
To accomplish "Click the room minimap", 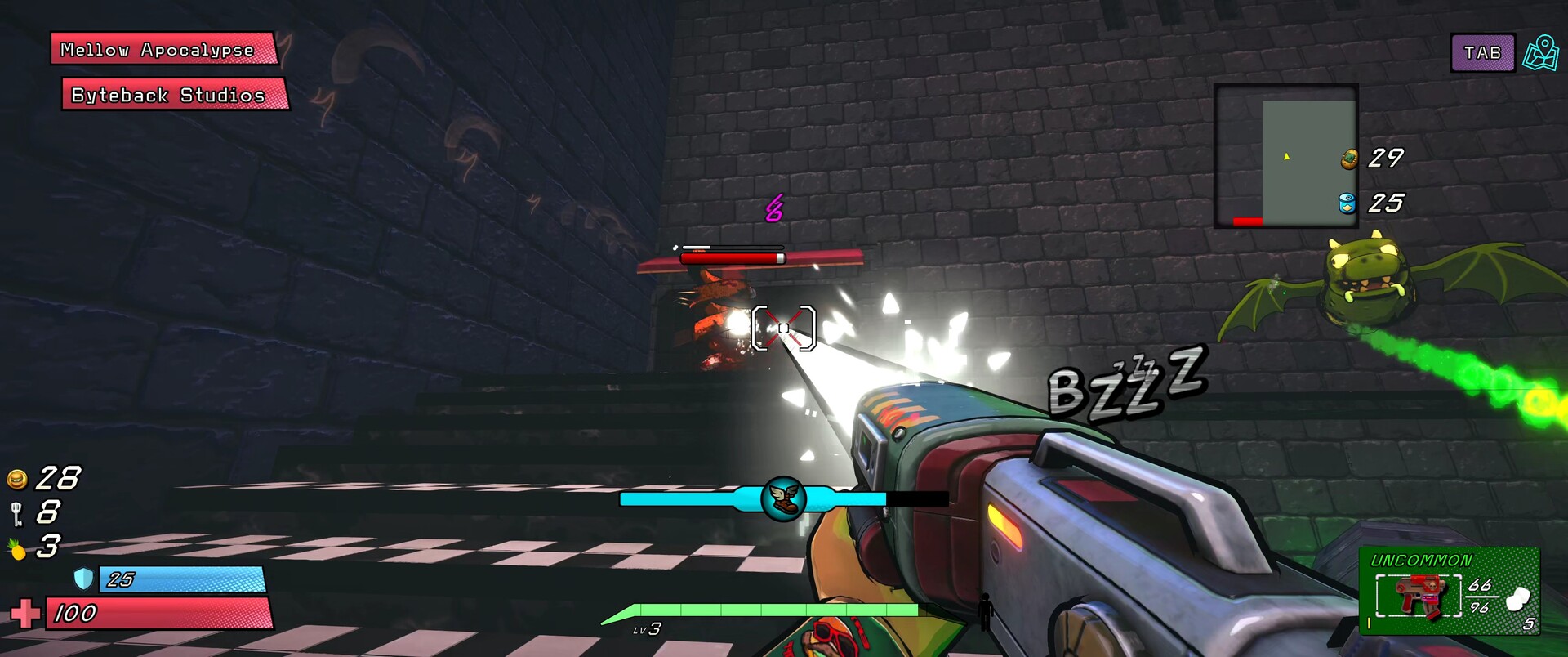I will [1285, 155].
